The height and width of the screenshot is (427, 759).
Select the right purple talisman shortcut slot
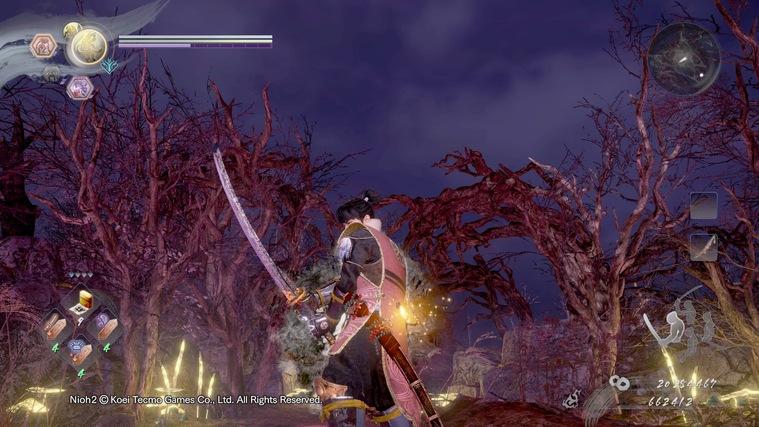pos(105,324)
